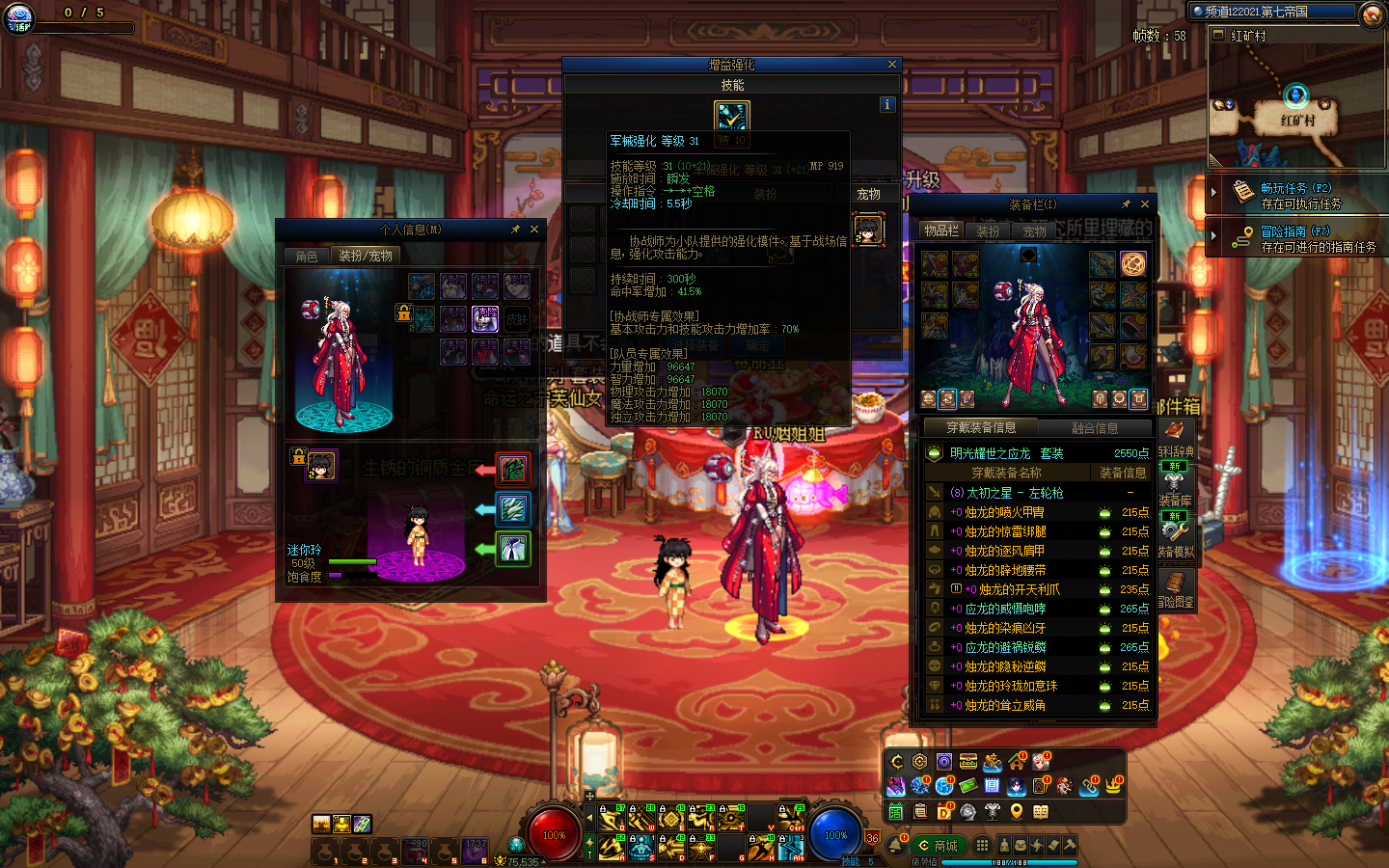Show the 融合信息 tab
Viewport: 1389px width, 868px height.
1095,428
